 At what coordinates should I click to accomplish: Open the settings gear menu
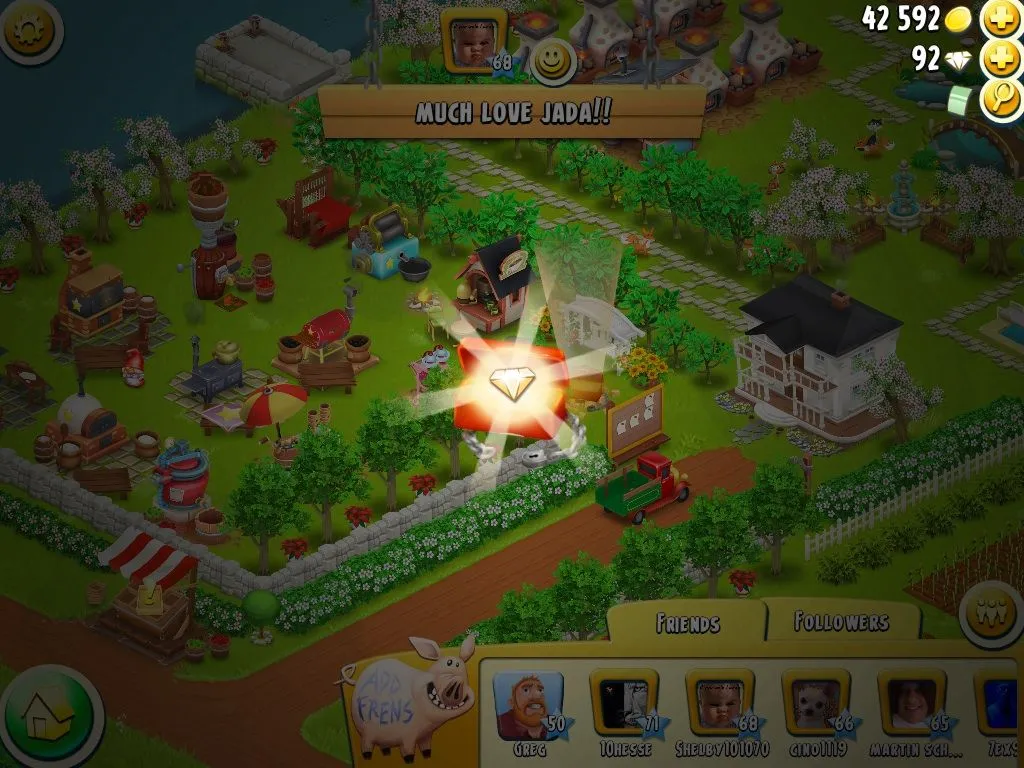(29, 30)
